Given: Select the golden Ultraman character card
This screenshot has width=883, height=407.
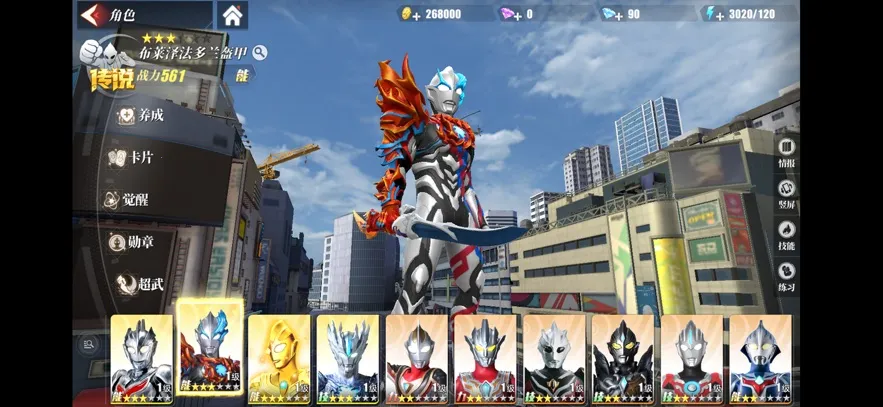Looking at the screenshot, I should click(279, 358).
